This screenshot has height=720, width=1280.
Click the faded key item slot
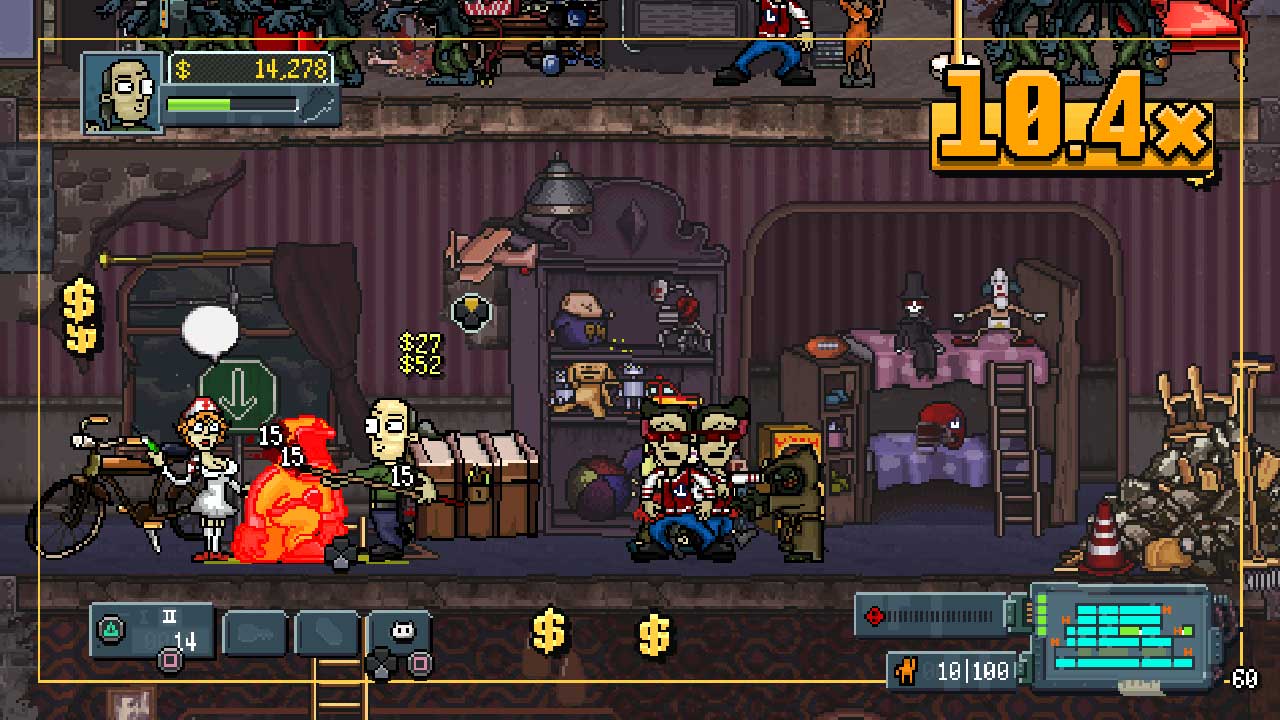pyautogui.click(x=255, y=634)
